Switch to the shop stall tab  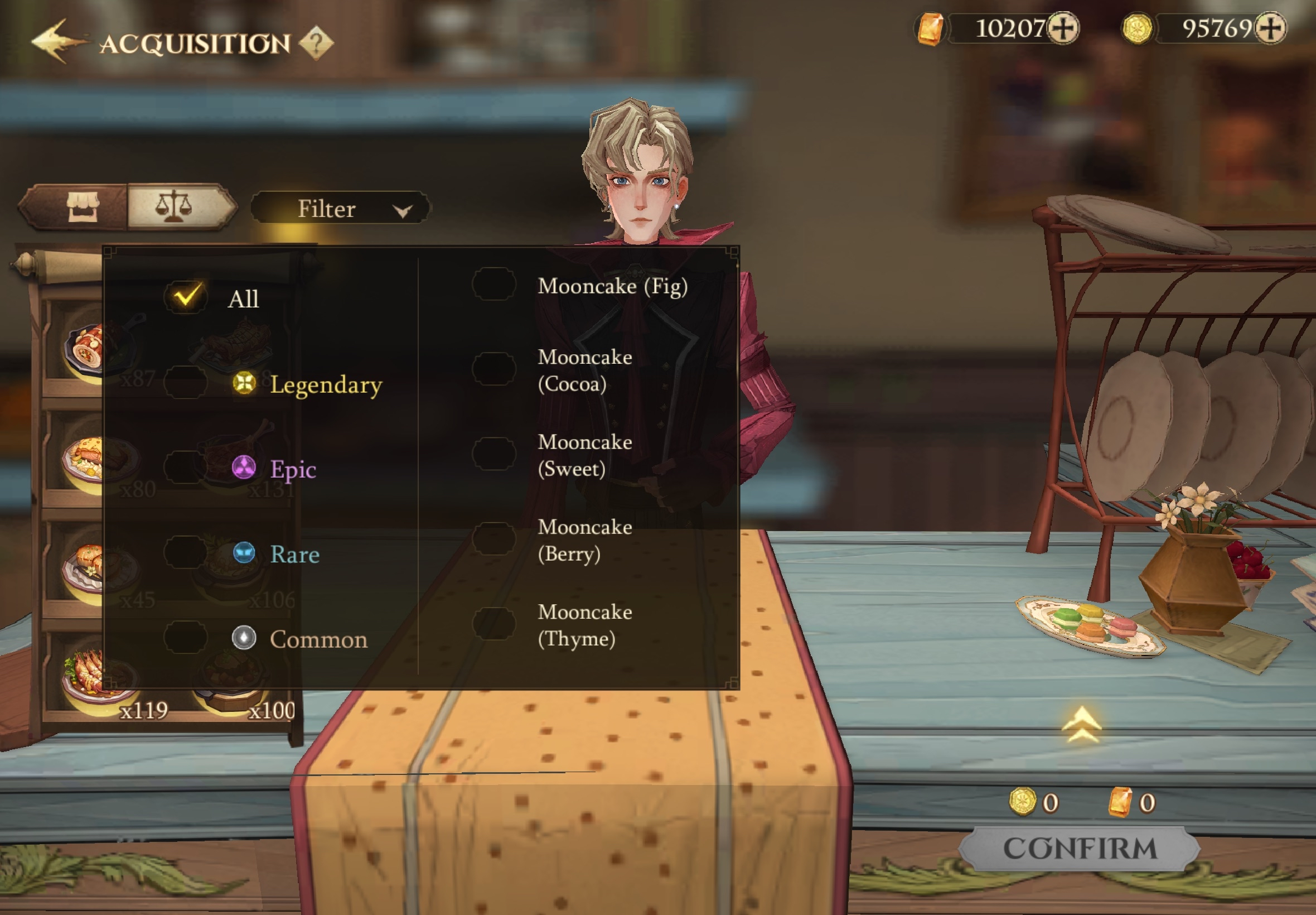tap(83, 206)
